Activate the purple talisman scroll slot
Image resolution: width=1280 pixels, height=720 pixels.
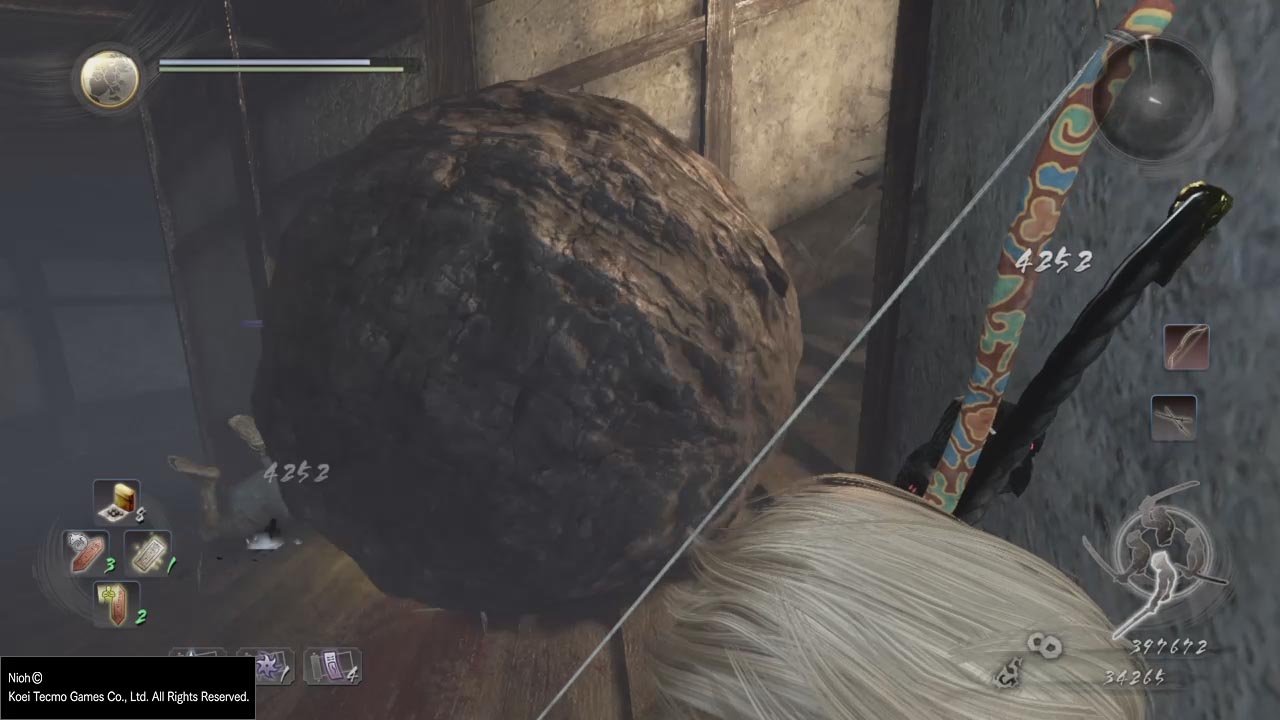tap(331, 666)
